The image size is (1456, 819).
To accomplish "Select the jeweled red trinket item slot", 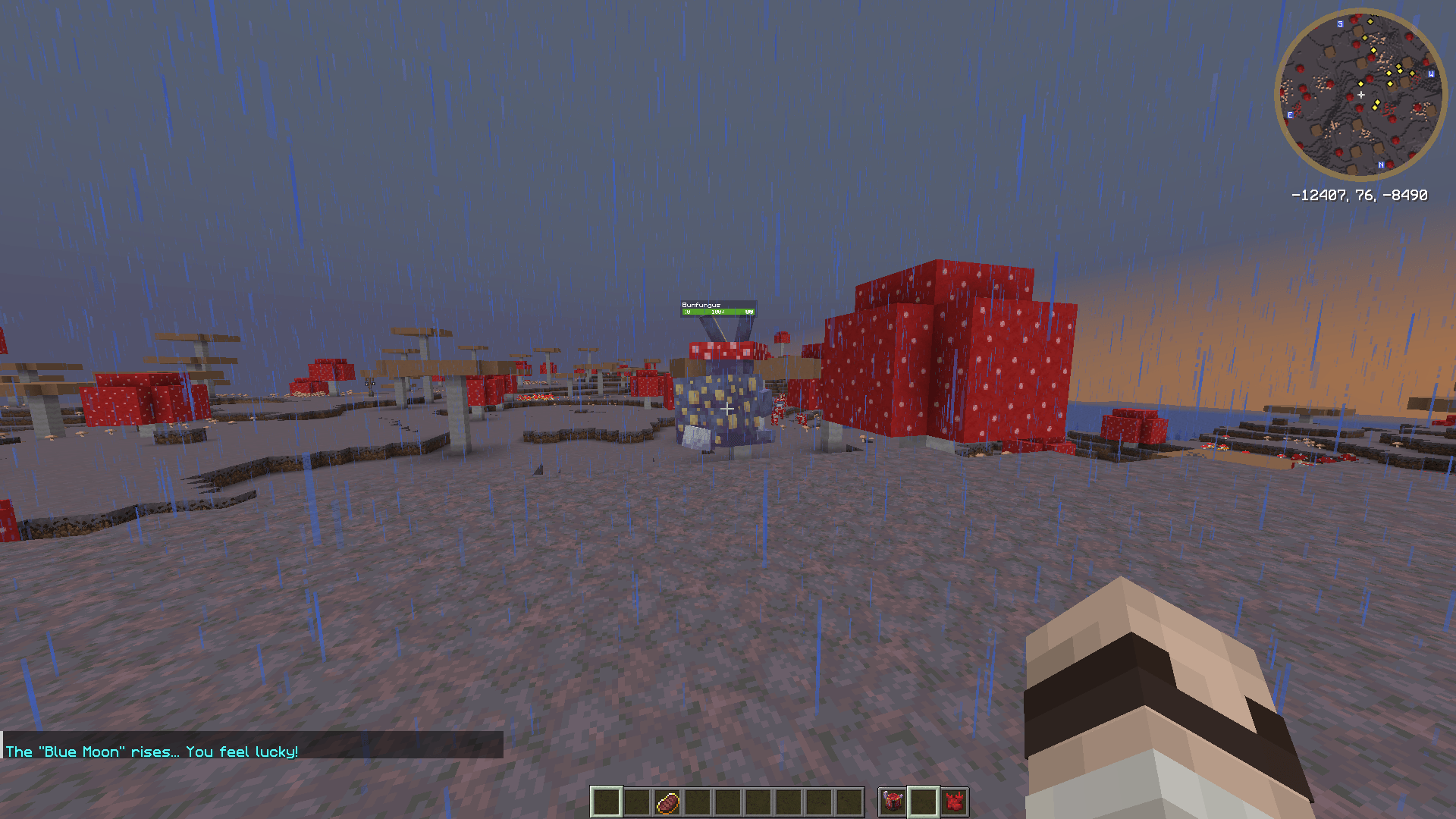I will click(891, 802).
